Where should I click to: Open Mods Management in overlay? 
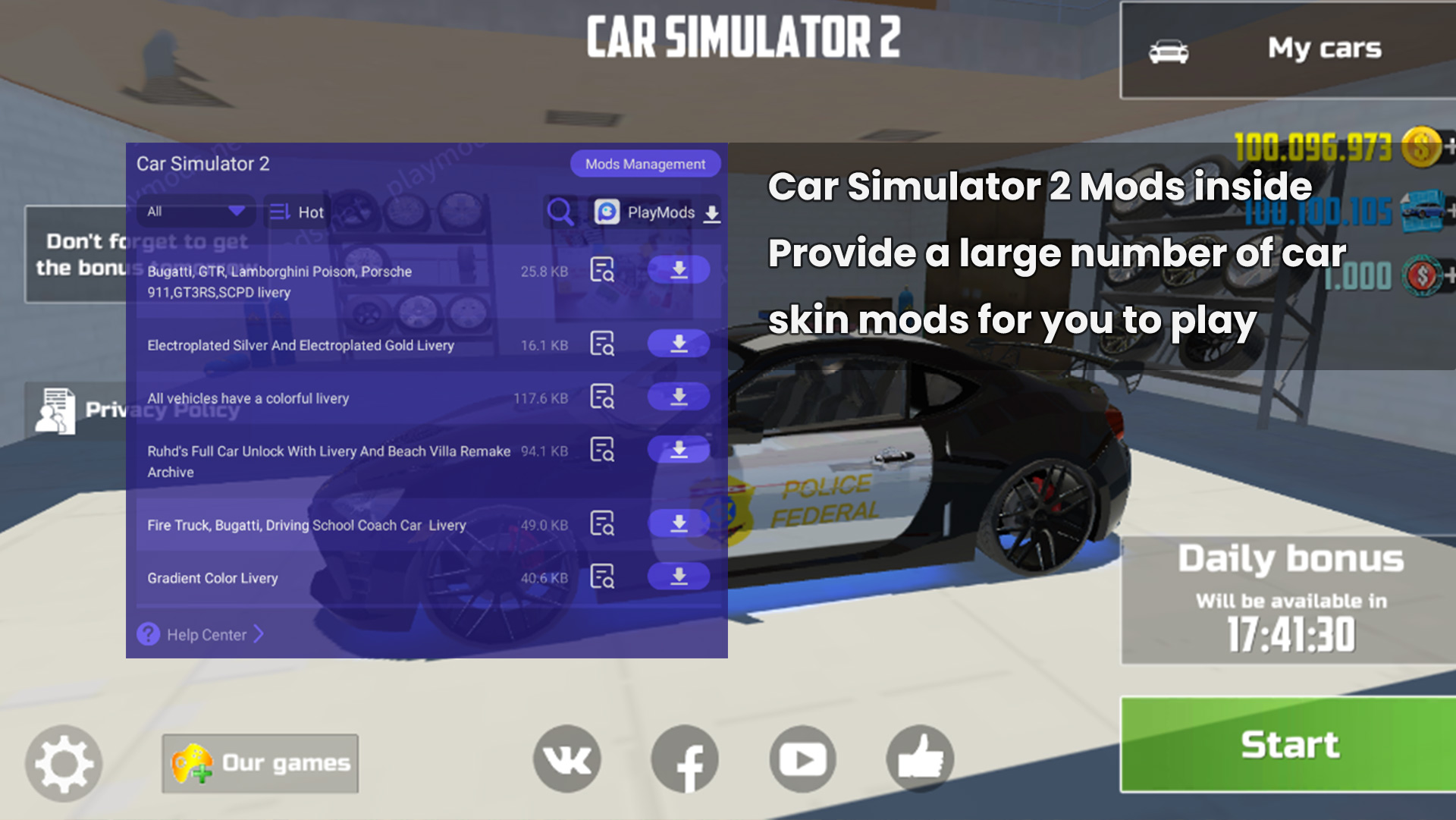click(x=645, y=164)
